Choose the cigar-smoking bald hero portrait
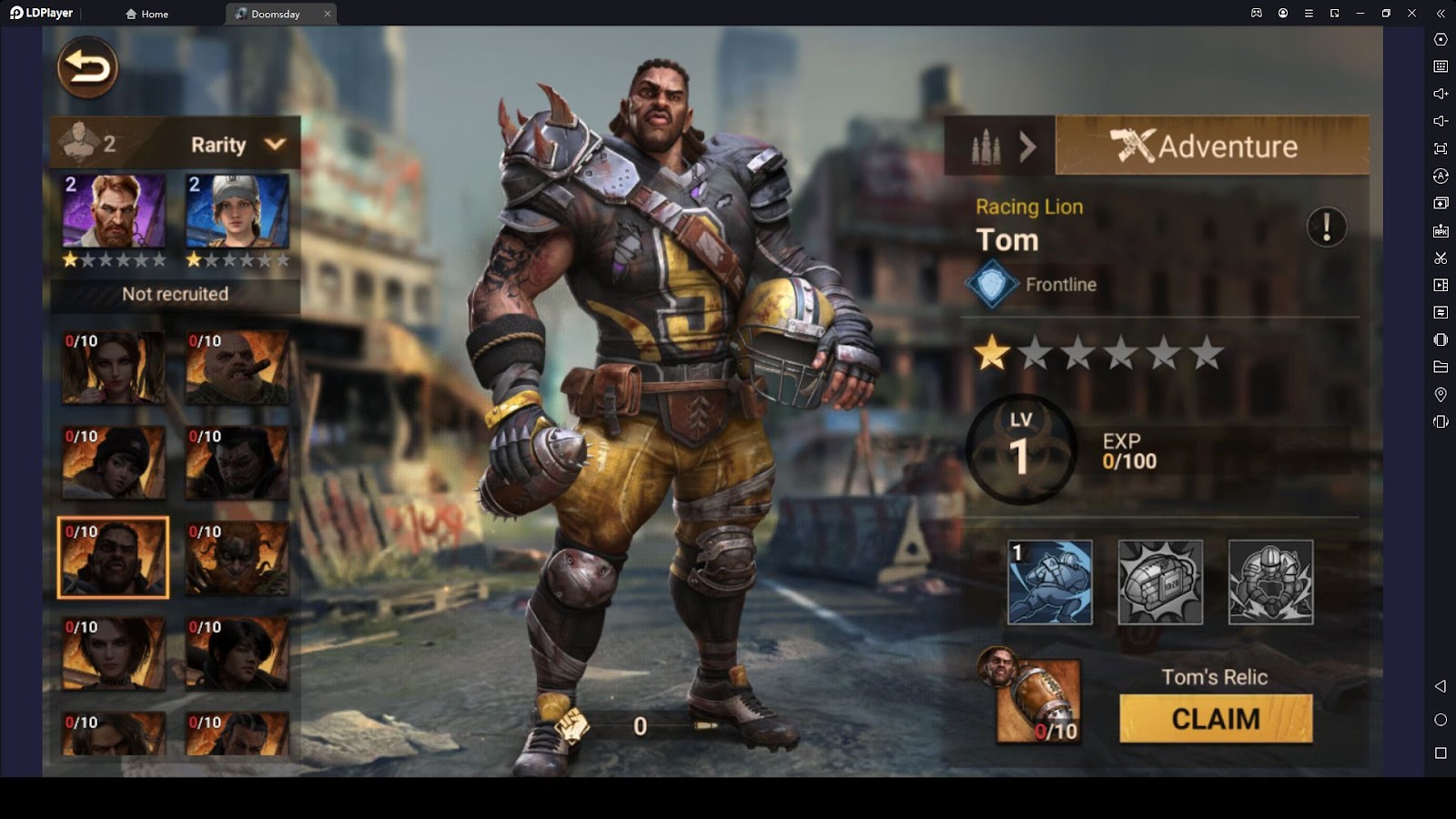The height and width of the screenshot is (819, 1456). [238, 368]
